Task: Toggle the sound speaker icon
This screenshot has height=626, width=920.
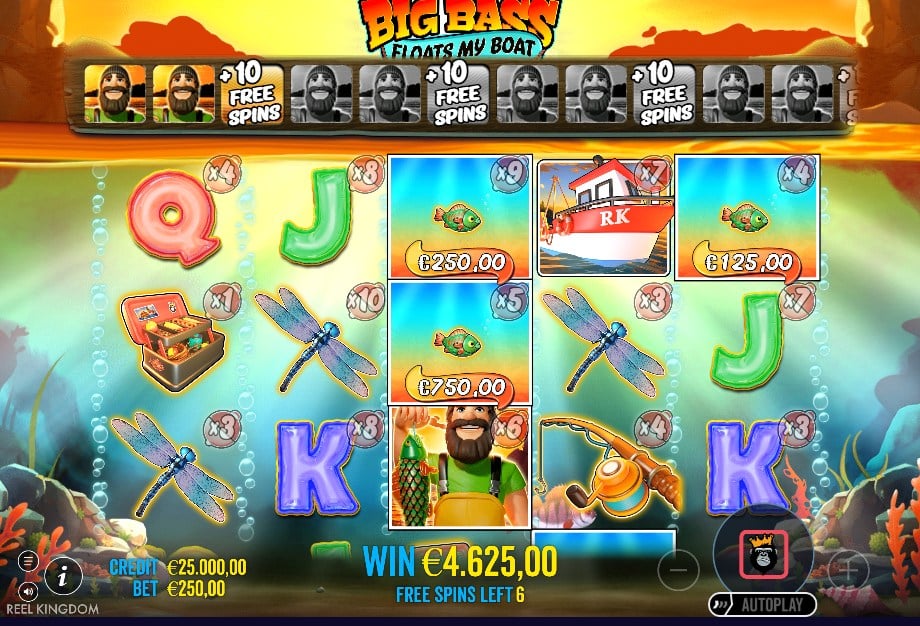Action: click(28, 590)
